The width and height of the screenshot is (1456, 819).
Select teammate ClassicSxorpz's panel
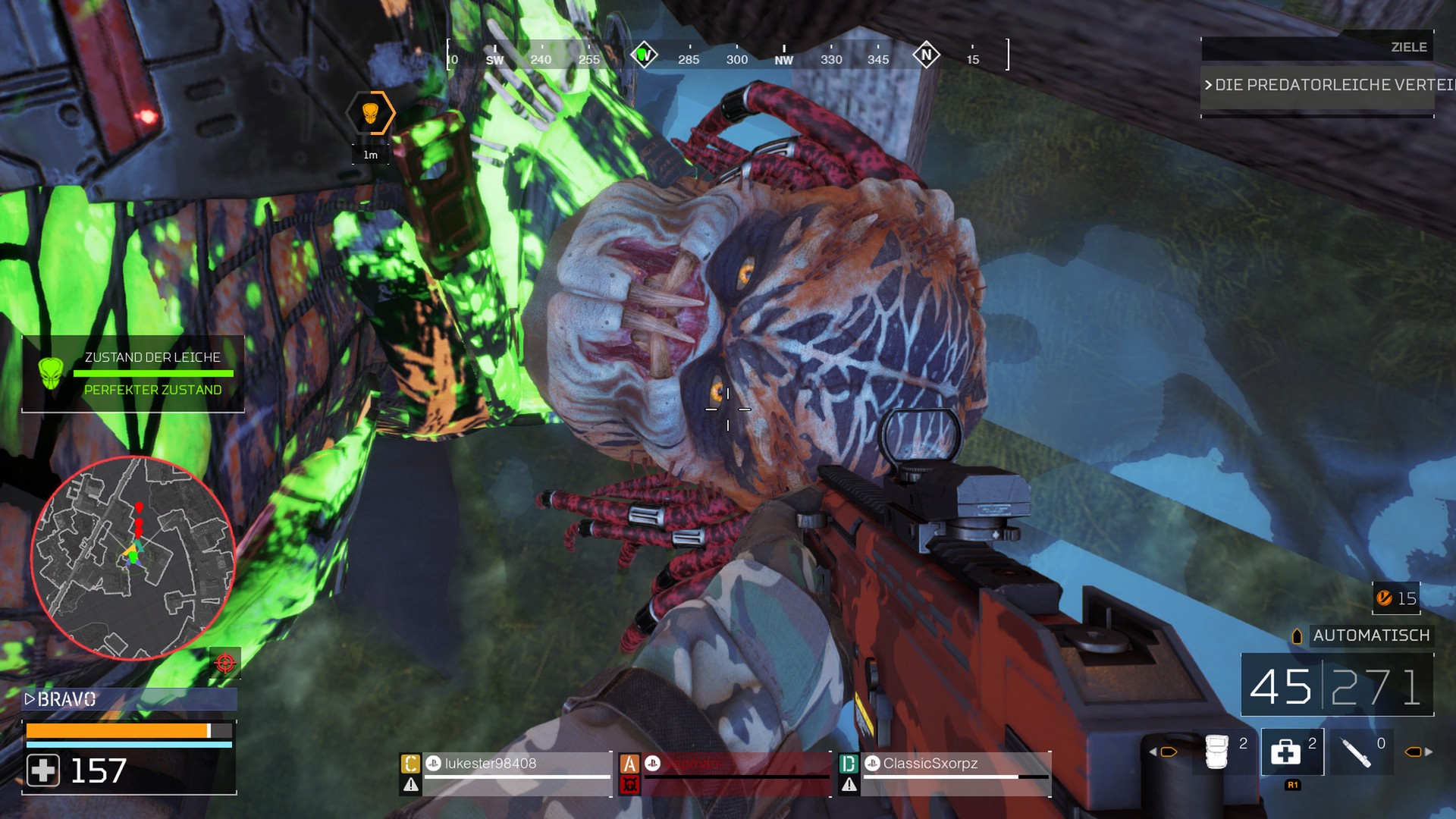[x=945, y=773]
